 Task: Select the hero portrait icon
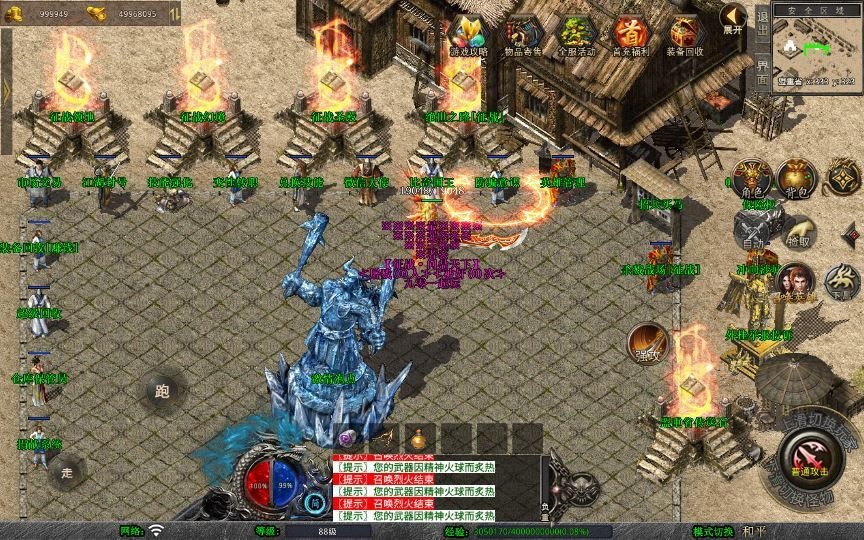[795, 282]
